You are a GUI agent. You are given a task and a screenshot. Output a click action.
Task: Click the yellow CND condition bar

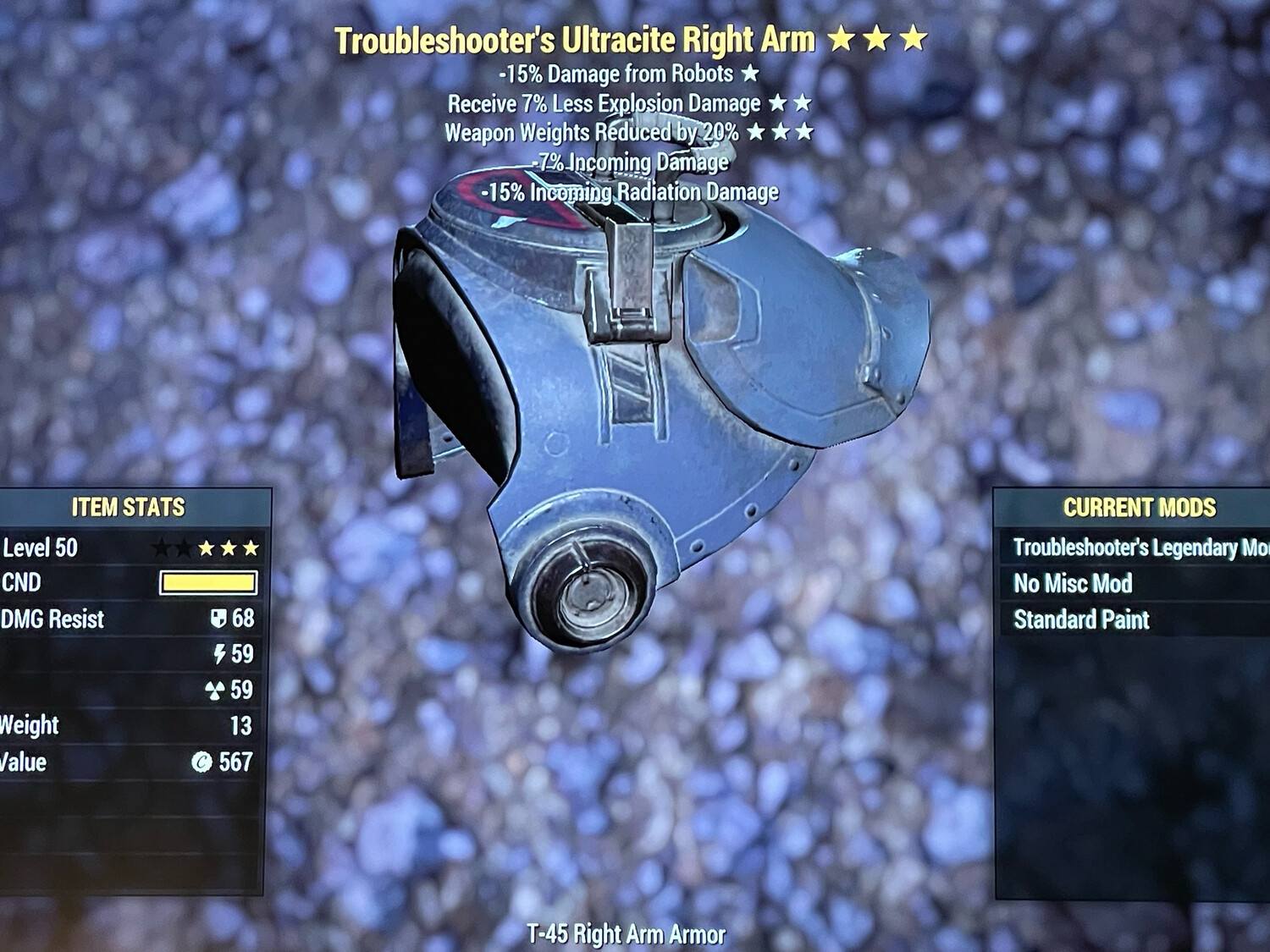(209, 582)
